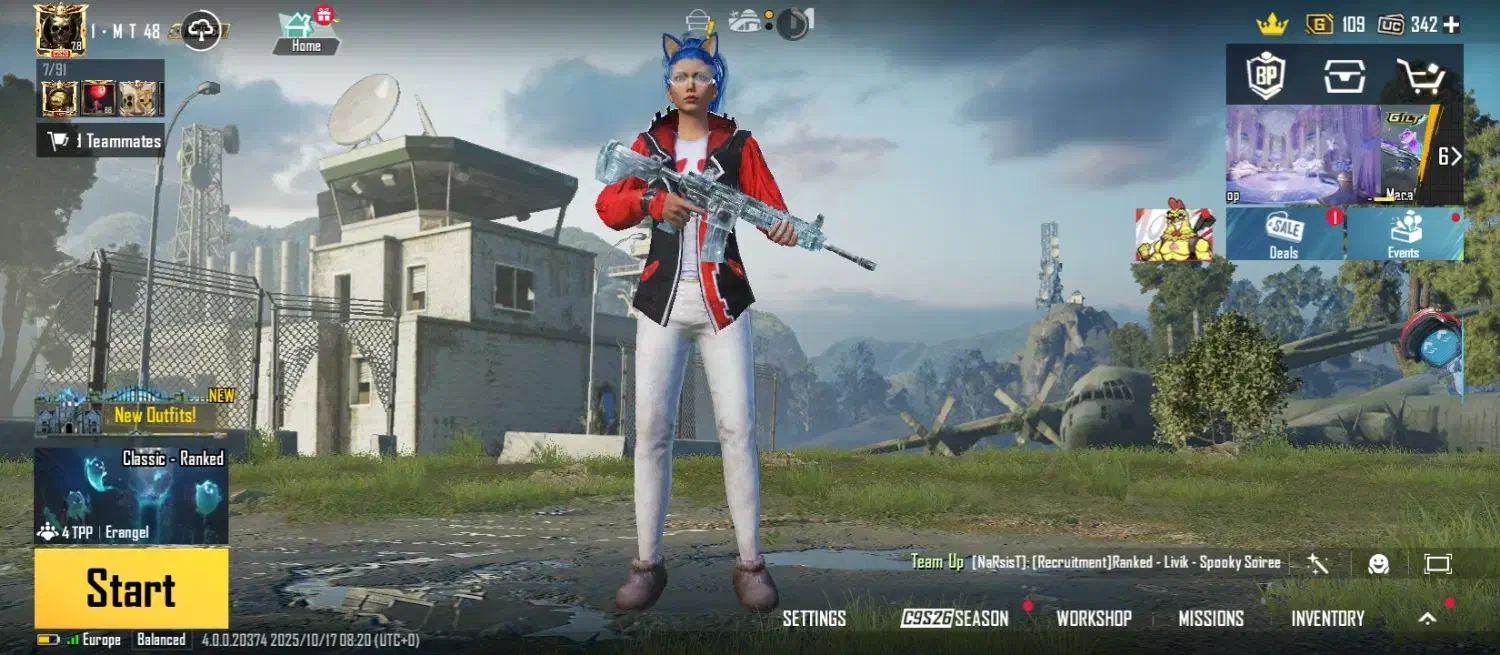Open the Events panel
Viewport: 1500px width, 655px height.
coord(1405,235)
